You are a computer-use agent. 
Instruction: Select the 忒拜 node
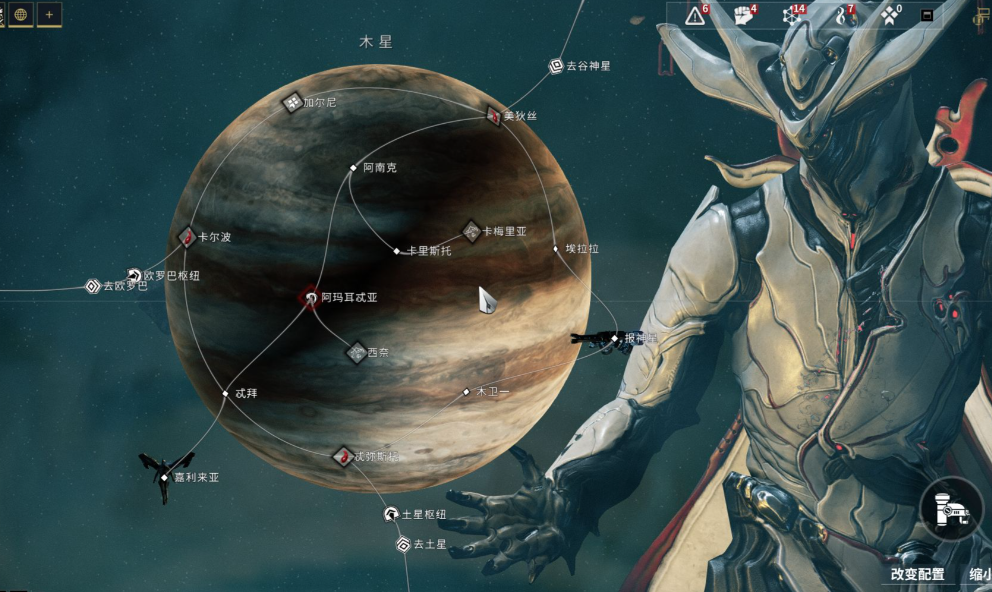point(226,394)
